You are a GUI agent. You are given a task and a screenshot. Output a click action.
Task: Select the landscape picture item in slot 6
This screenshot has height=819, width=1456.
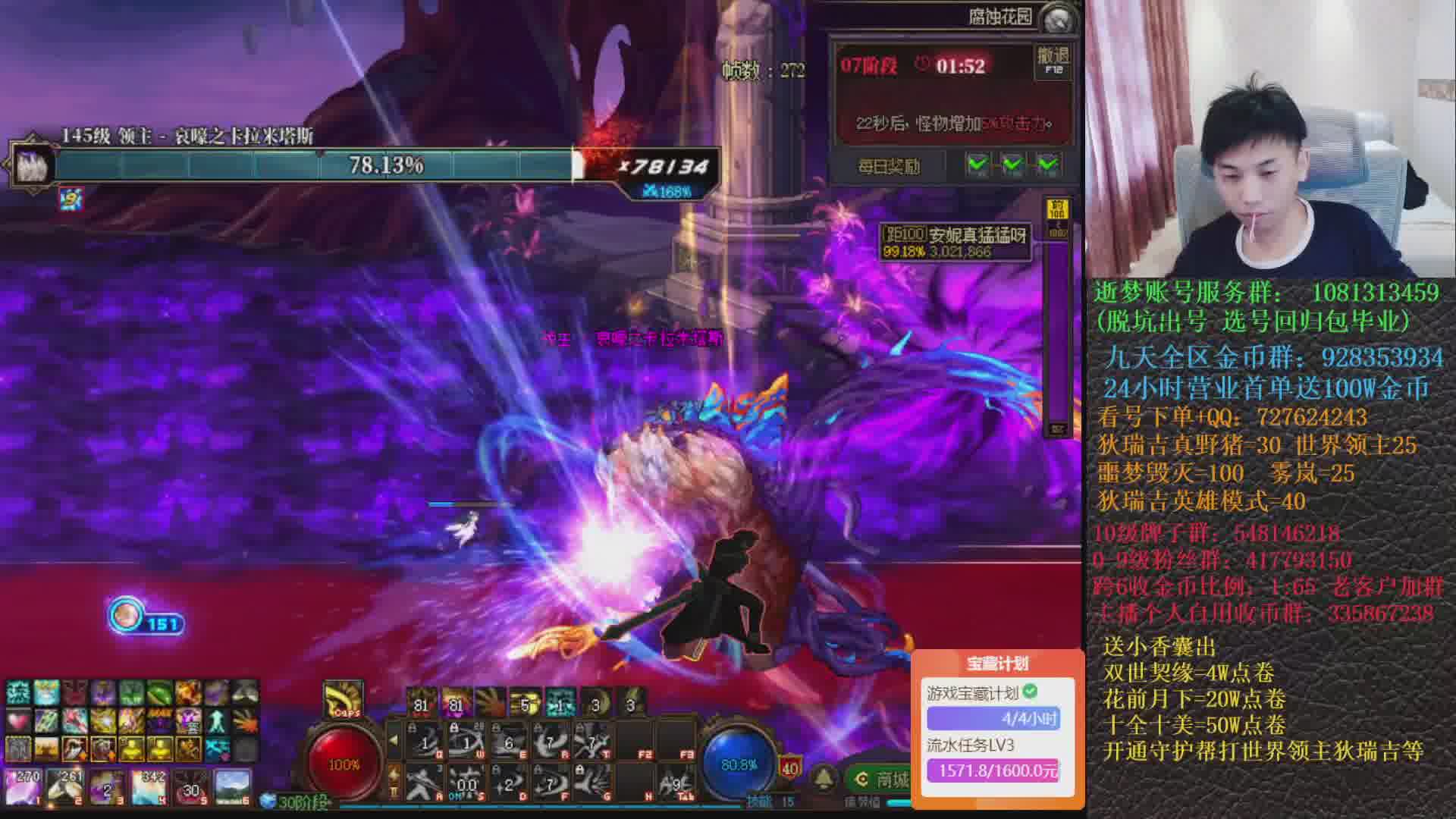(232, 786)
